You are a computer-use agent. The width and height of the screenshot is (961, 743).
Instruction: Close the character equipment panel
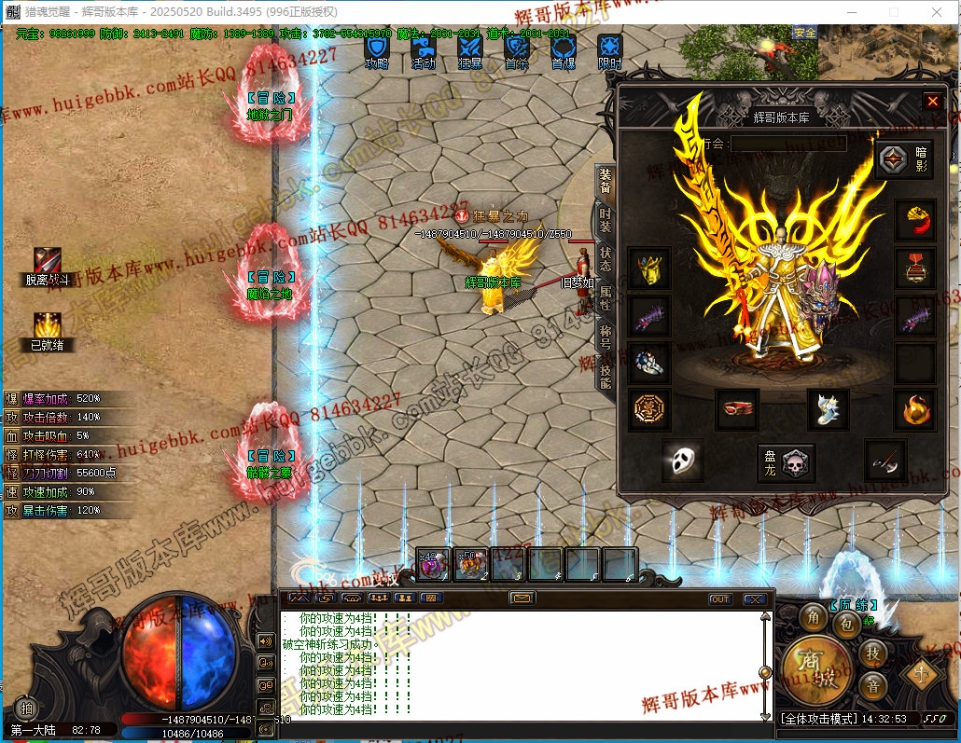click(932, 101)
